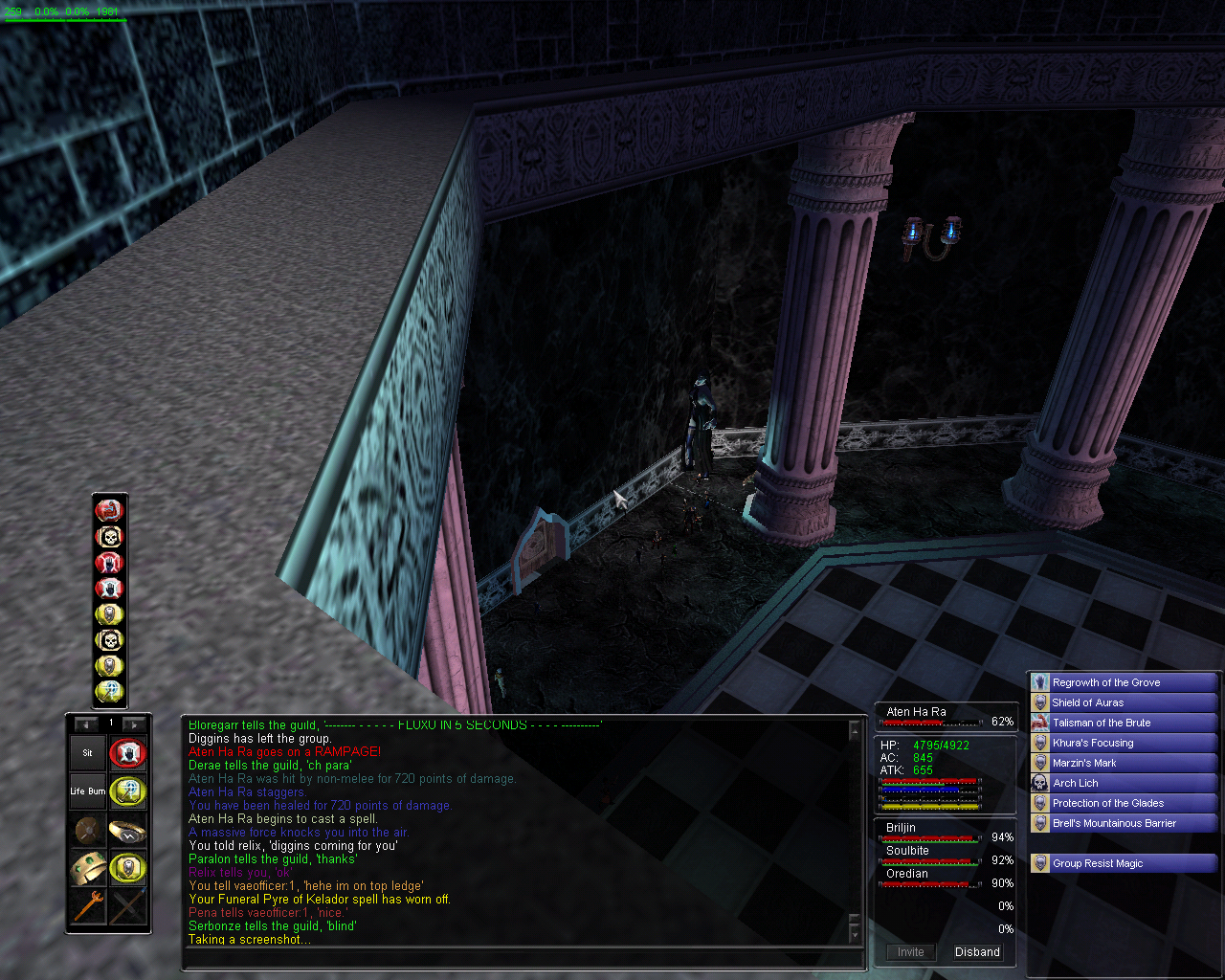This screenshot has height=980, width=1225.
Task: Select the Arch Lich buff entry
Action: coord(1076,783)
